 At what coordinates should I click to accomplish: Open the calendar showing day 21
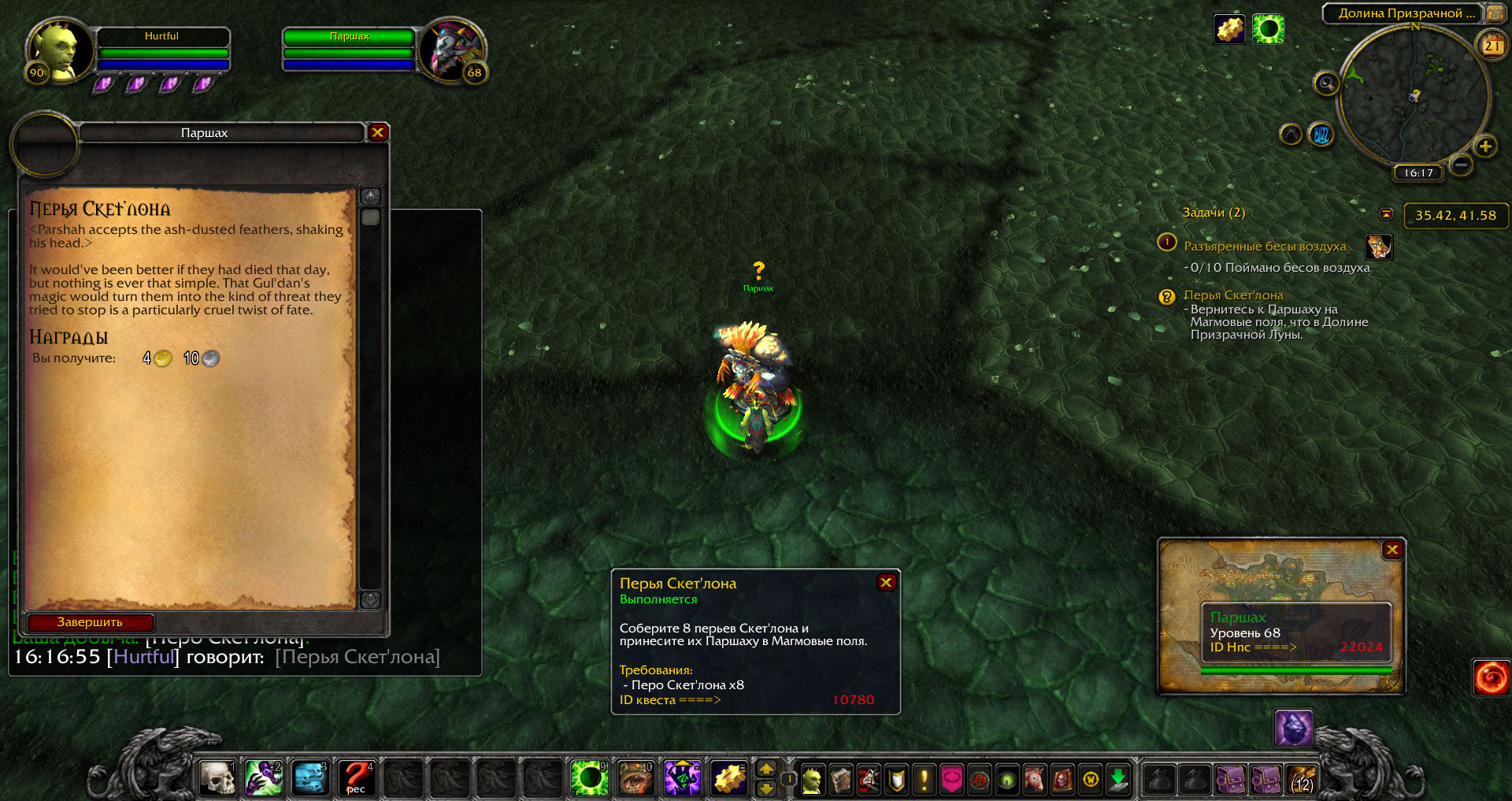(x=1492, y=46)
